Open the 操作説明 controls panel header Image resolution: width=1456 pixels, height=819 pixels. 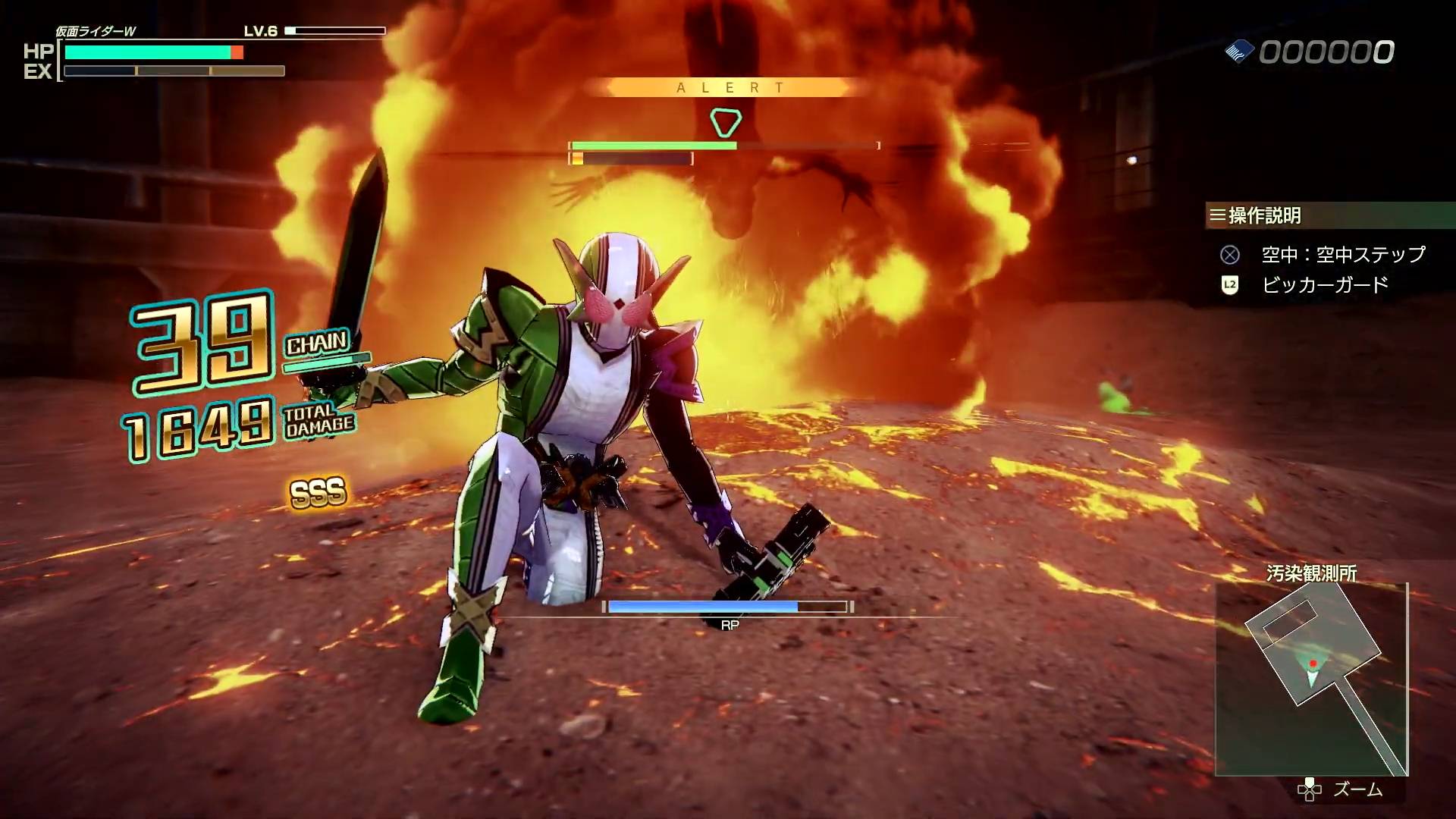coord(1264,215)
